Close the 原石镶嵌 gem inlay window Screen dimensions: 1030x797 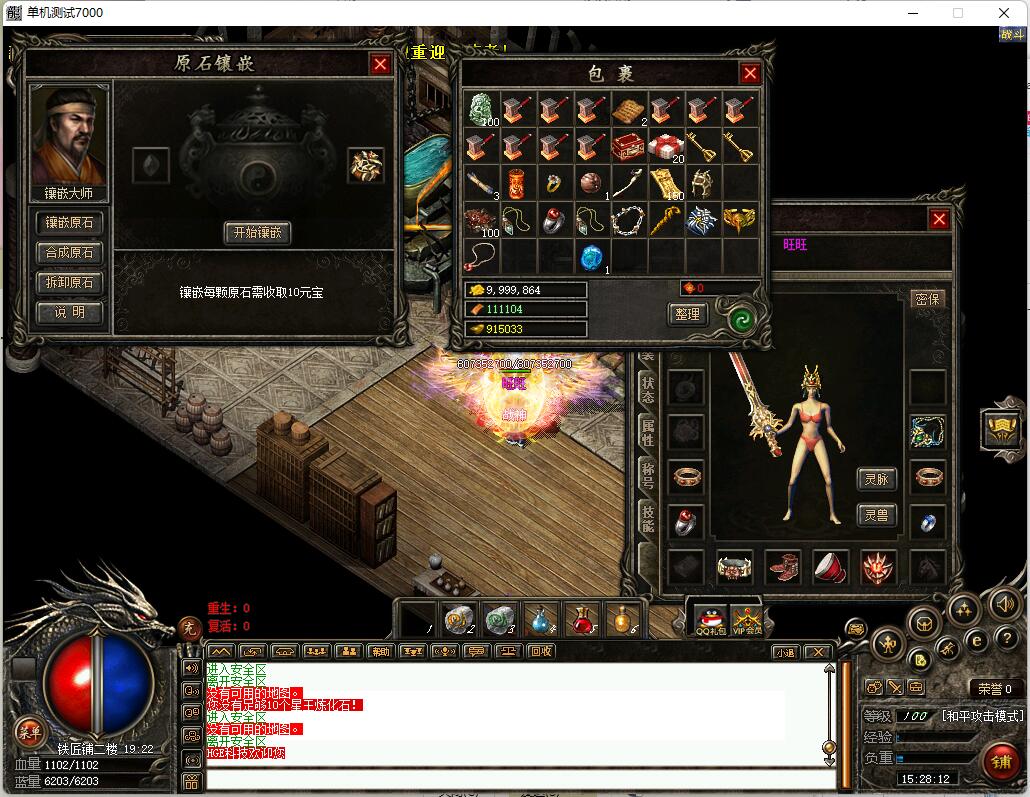point(380,65)
